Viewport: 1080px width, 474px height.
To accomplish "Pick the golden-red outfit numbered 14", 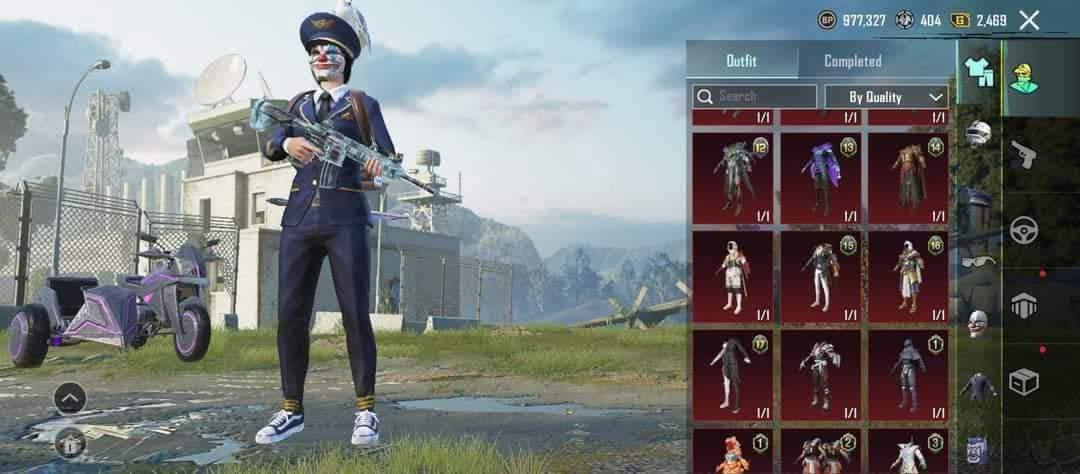I will point(908,178).
